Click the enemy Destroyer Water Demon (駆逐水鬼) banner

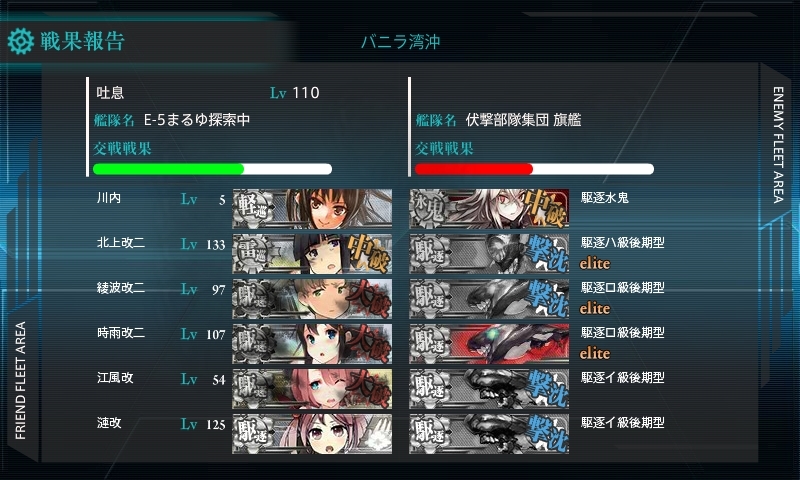pyautogui.click(x=489, y=207)
